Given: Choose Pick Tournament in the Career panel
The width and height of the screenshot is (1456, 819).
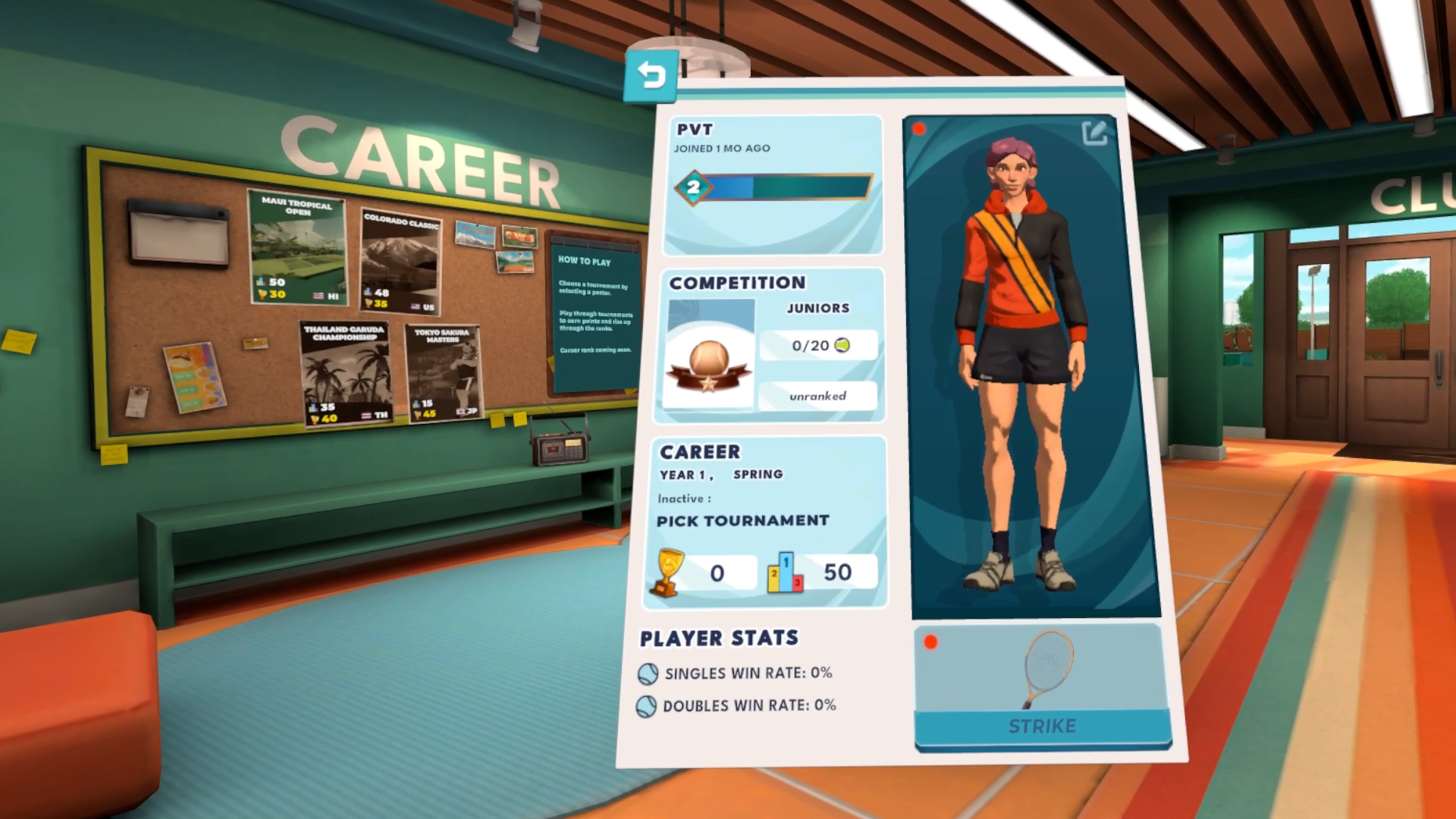Looking at the screenshot, I should [742, 521].
